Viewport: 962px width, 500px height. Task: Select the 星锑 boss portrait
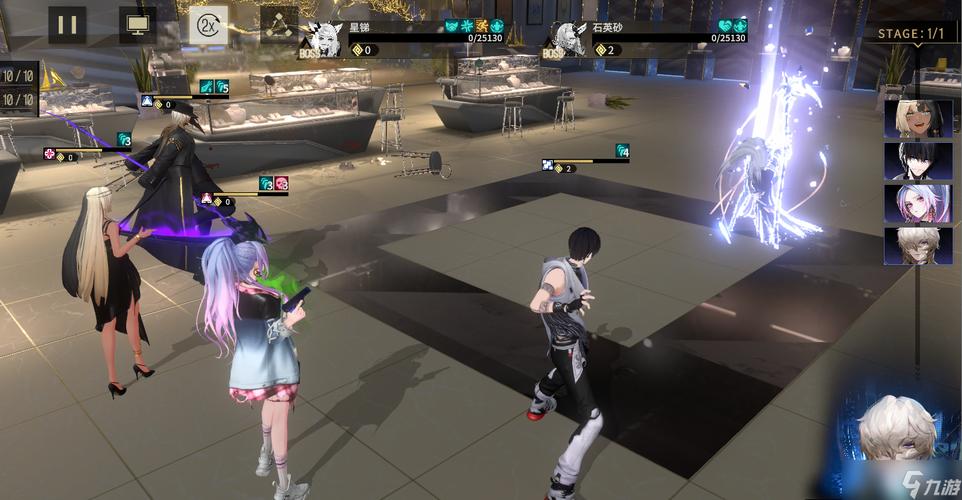point(322,39)
